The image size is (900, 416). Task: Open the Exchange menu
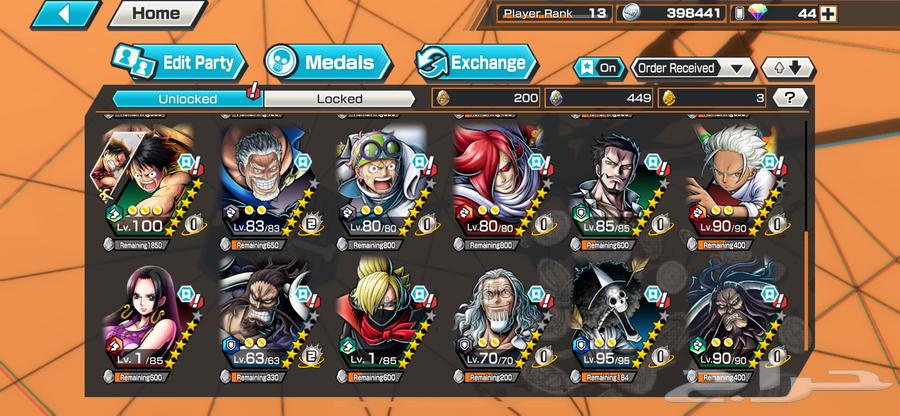[474, 63]
